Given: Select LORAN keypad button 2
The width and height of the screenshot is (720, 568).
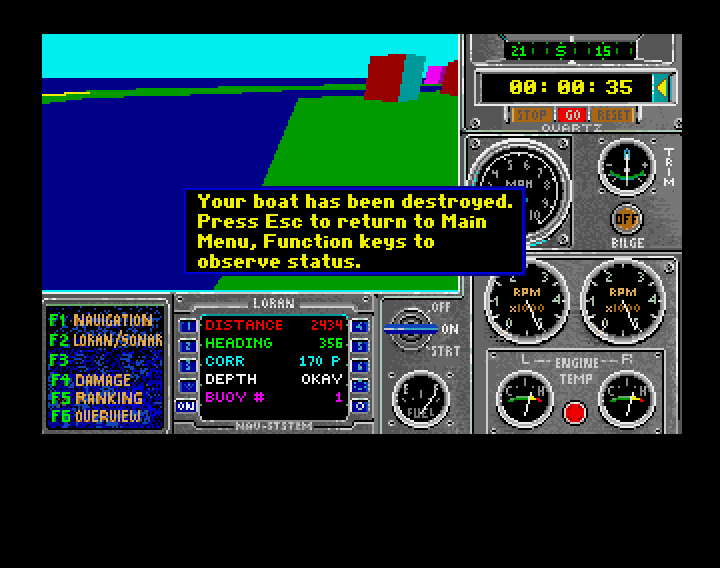Looking at the screenshot, I should [x=186, y=346].
